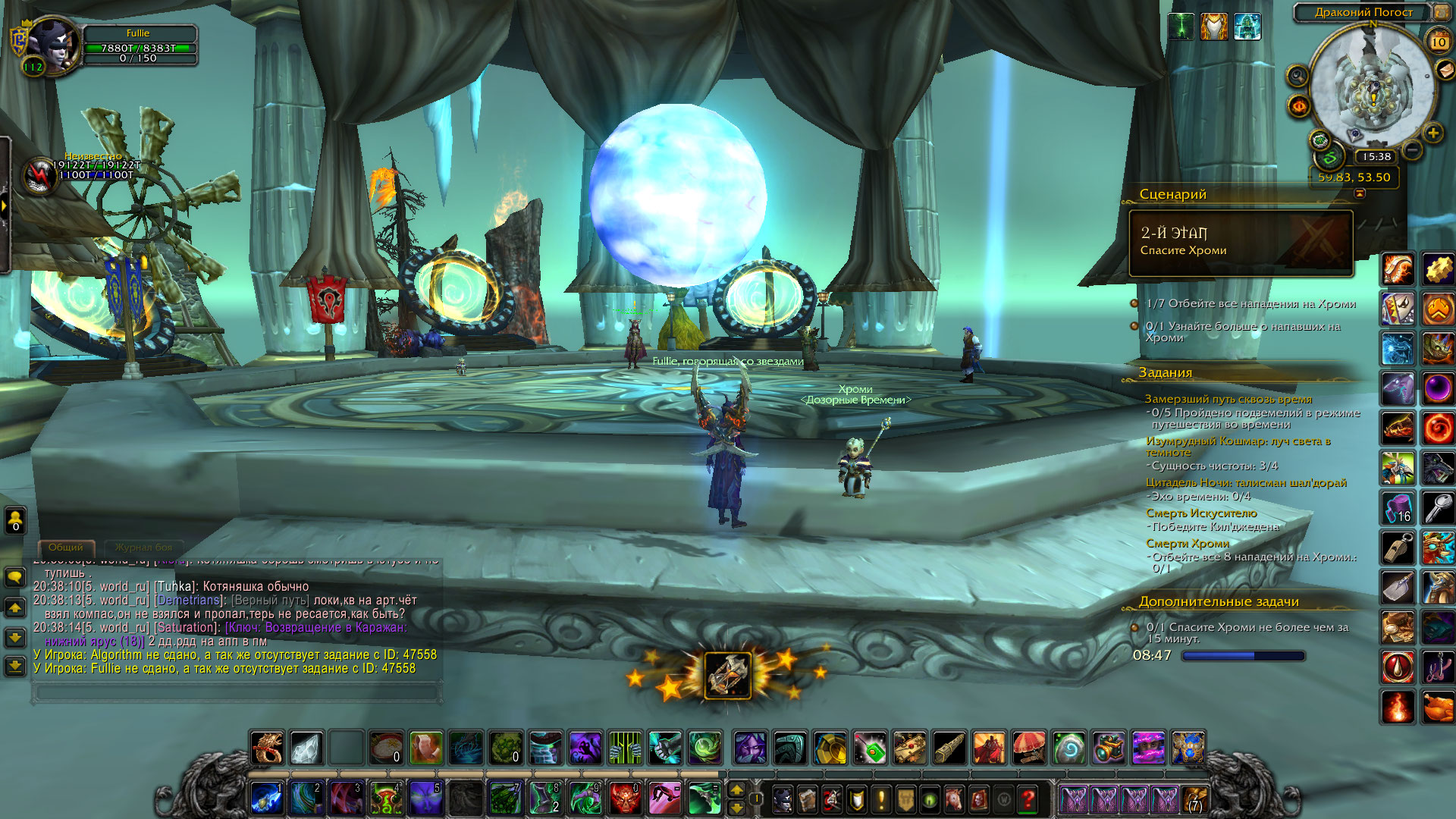
Task: Open the yellow exclamation quest log button
Action: click(880, 799)
